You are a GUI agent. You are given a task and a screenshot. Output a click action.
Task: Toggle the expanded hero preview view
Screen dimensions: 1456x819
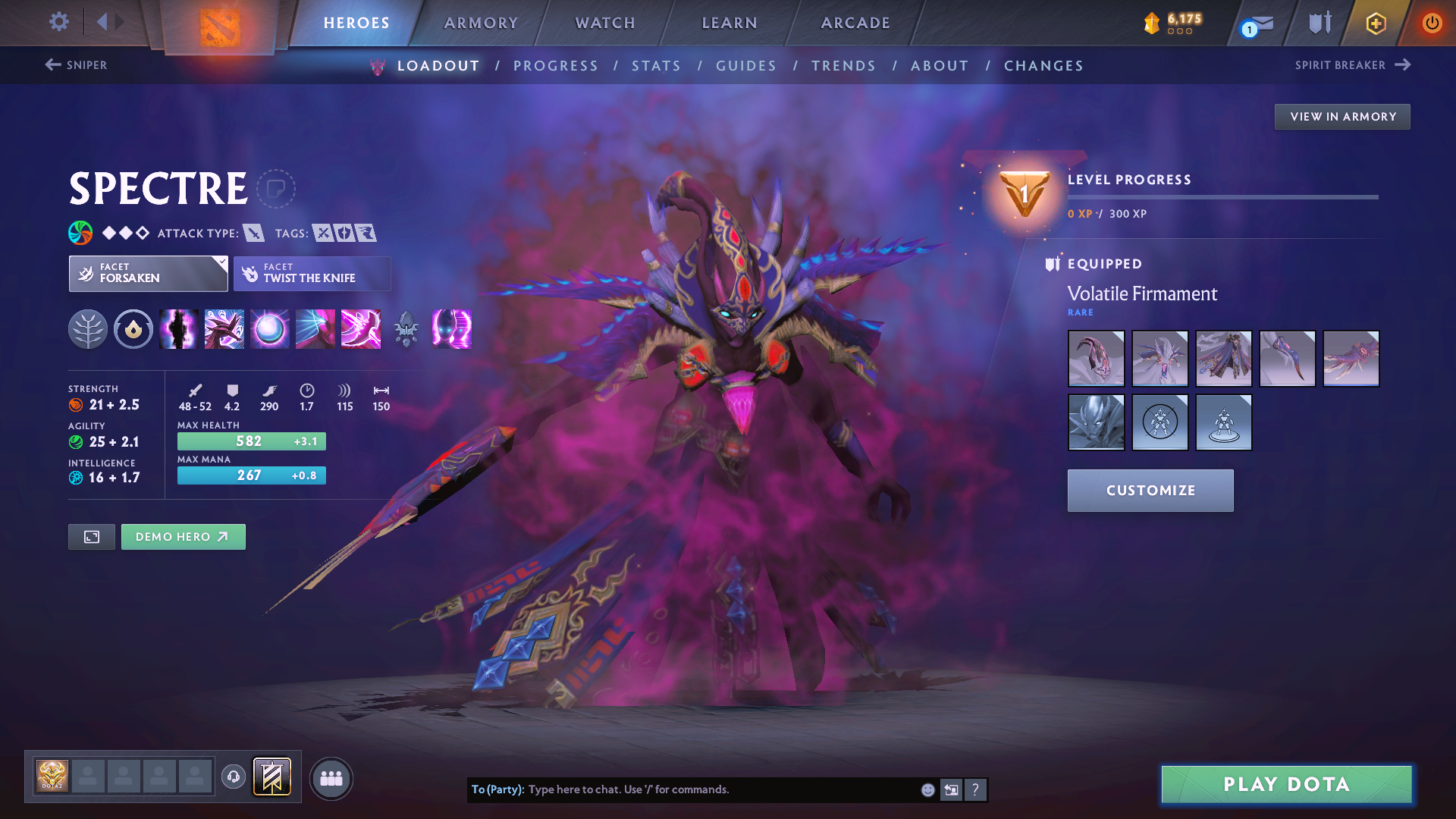point(91,536)
